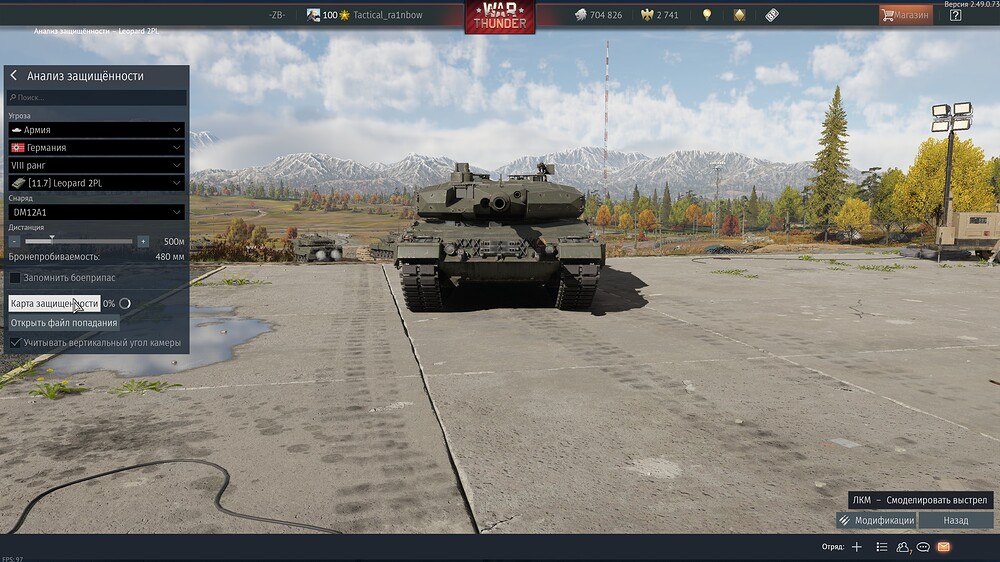The height and width of the screenshot is (562, 1000).
Task: Open the chat speech bubble icon
Action: click(x=923, y=547)
